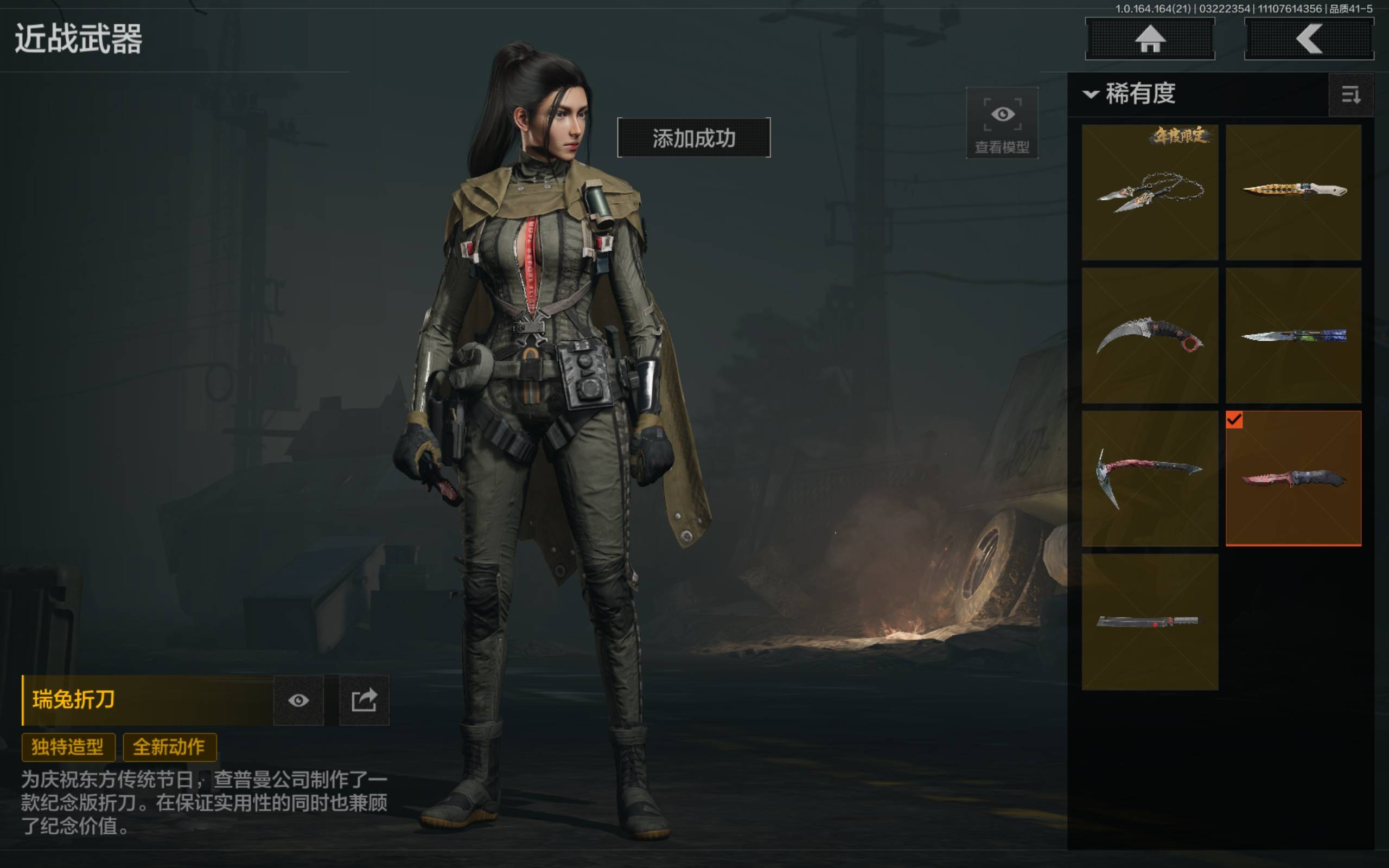Open the 稀有度 sort dropdown
The height and width of the screenshot is (868, 1389).
tap(1131, 93)
